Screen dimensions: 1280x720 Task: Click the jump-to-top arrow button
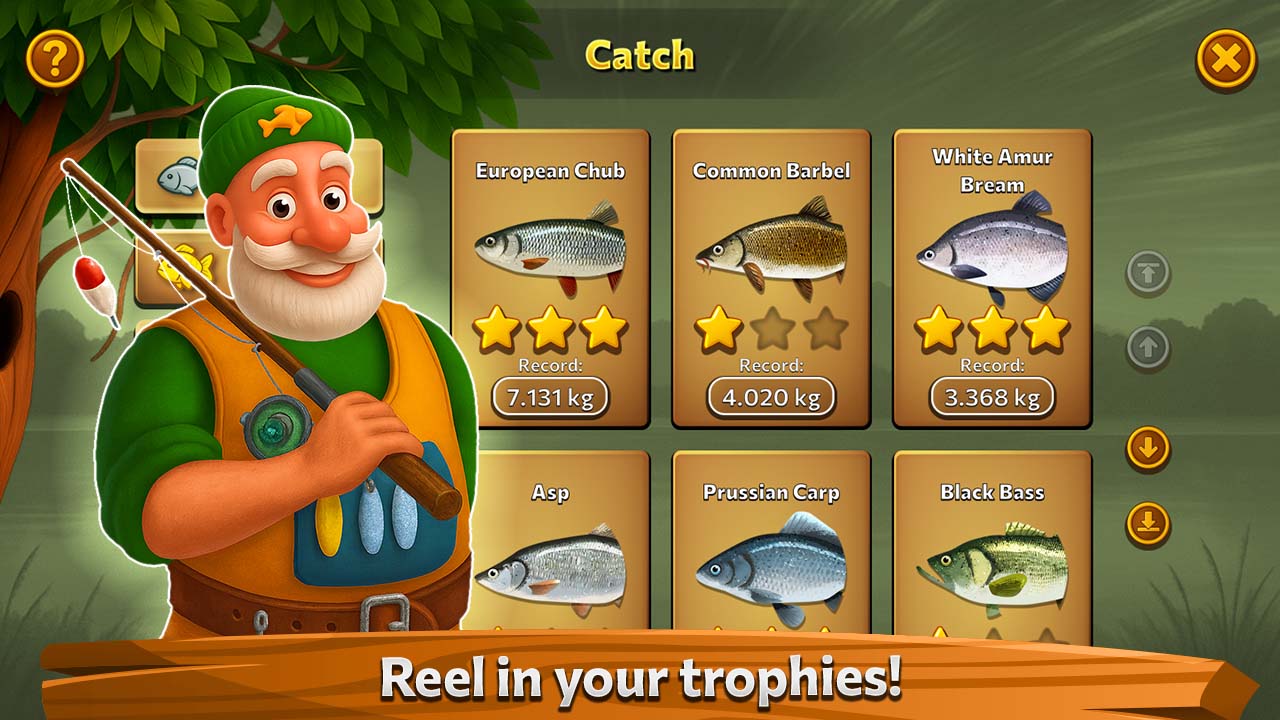tap(1148, 273)
